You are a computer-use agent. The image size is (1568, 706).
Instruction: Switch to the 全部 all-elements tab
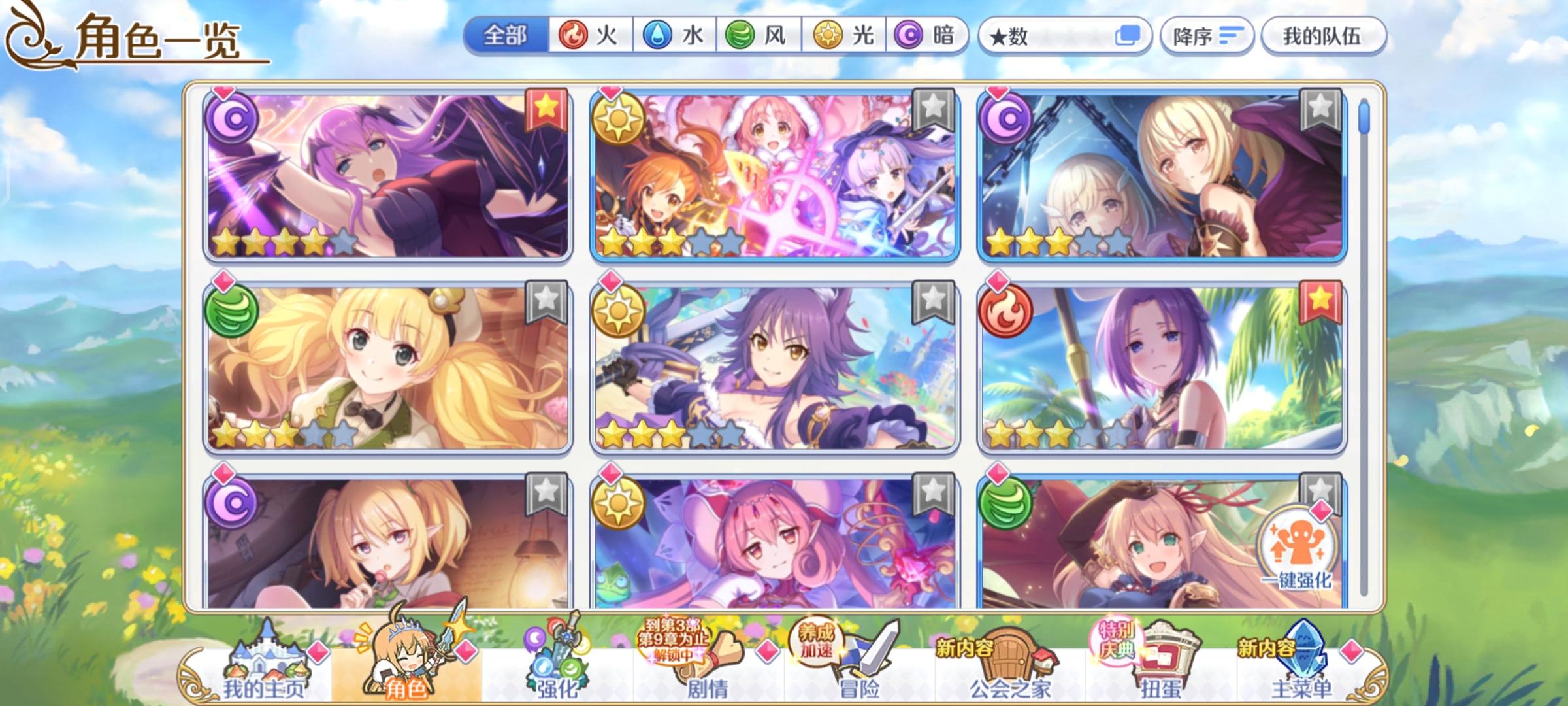pos(506,36)
